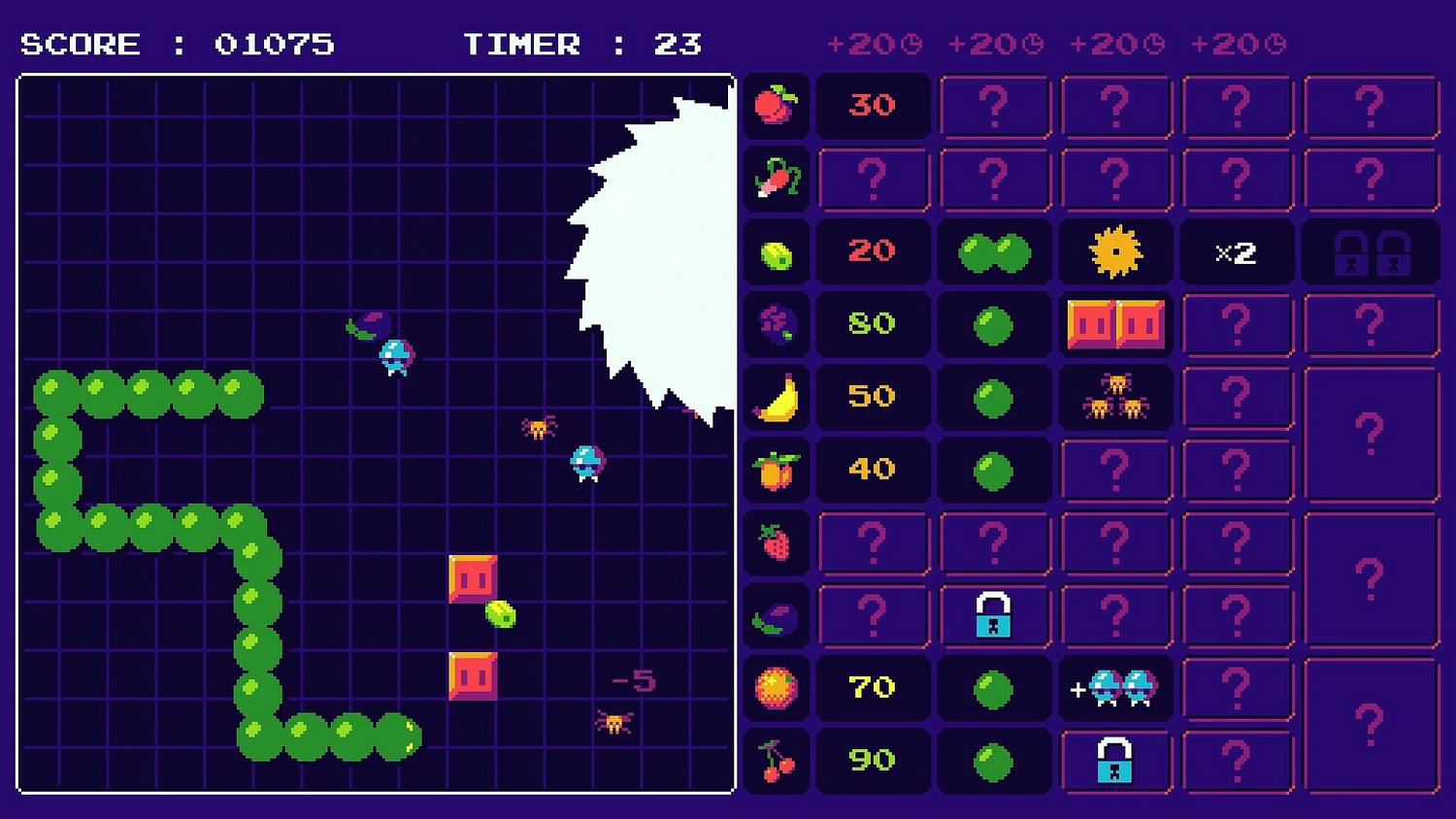Screen dimensions: 1456x819
Task: Unlock the blue padlock in the cherry row
Action: (1115, 761)
